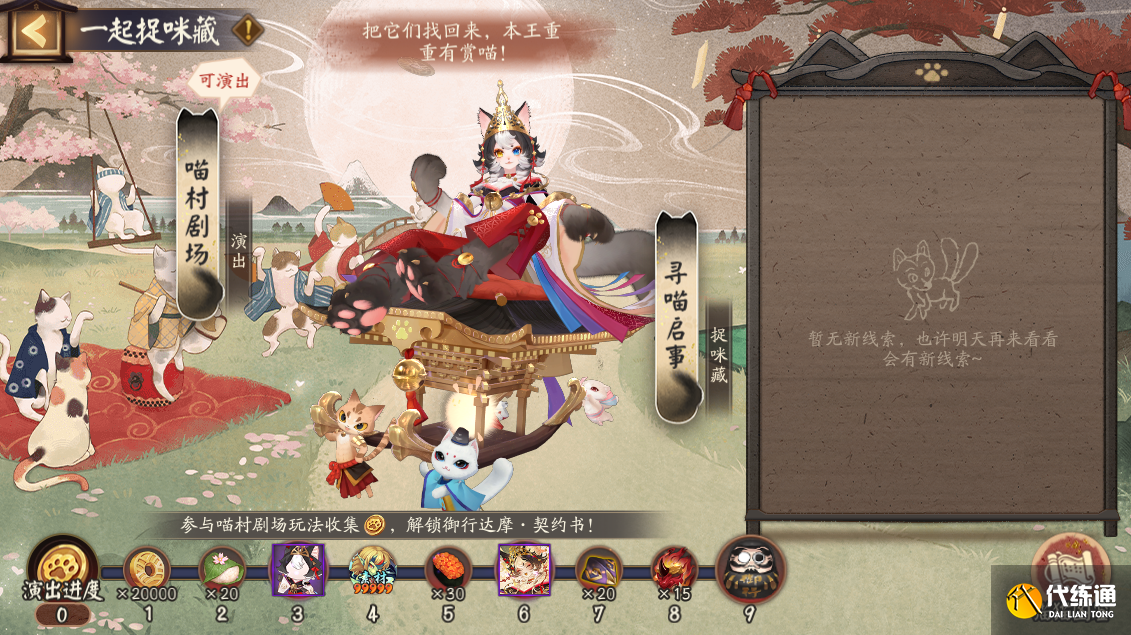View the stage 9 御行达摩 daruma reward
The image size is (1131, 635).
(x=750, y=568)
